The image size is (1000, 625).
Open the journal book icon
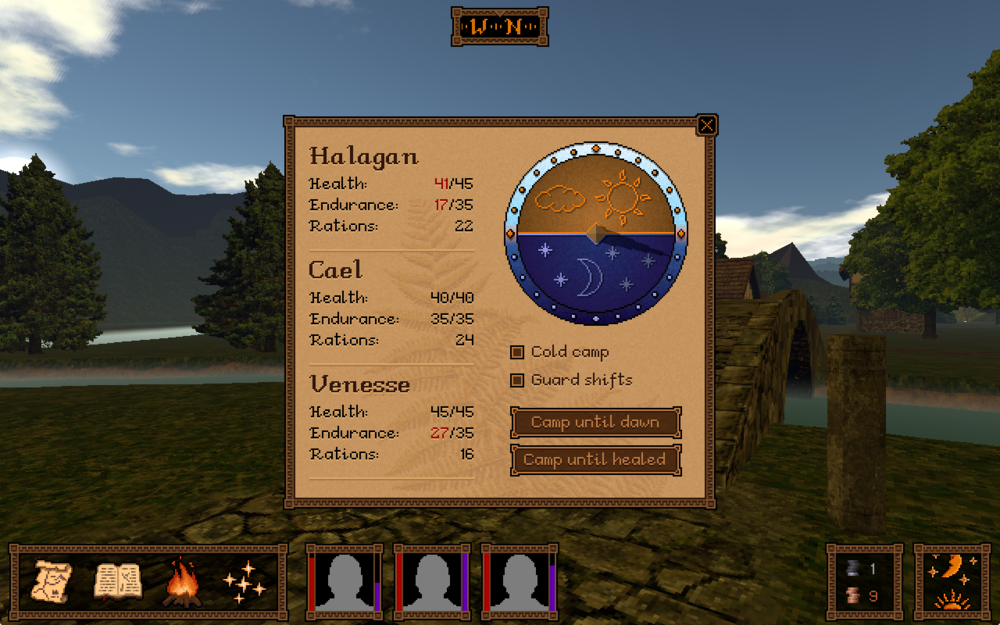pos(118,582)
